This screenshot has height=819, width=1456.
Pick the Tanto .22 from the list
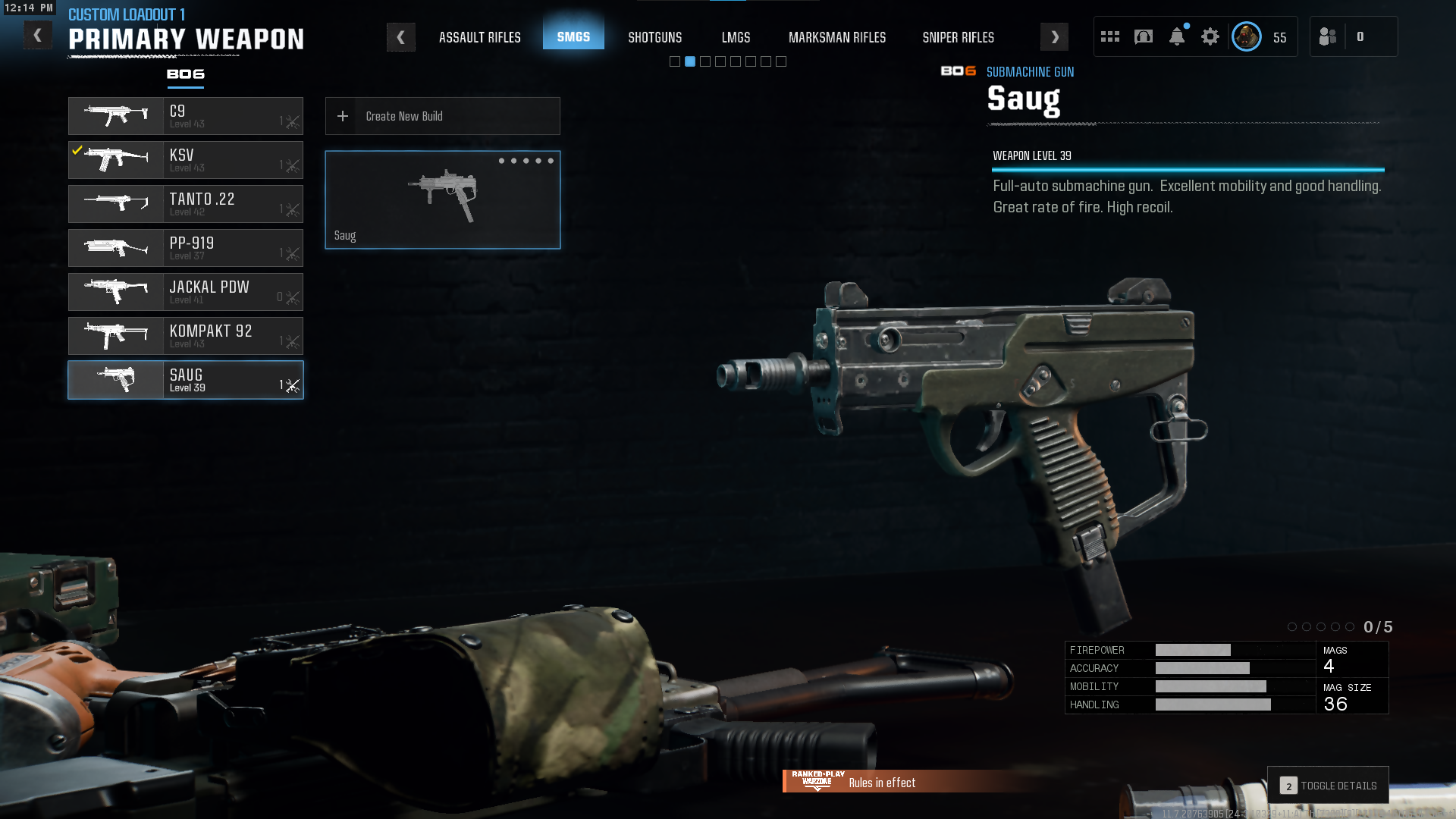click(186, 204)
